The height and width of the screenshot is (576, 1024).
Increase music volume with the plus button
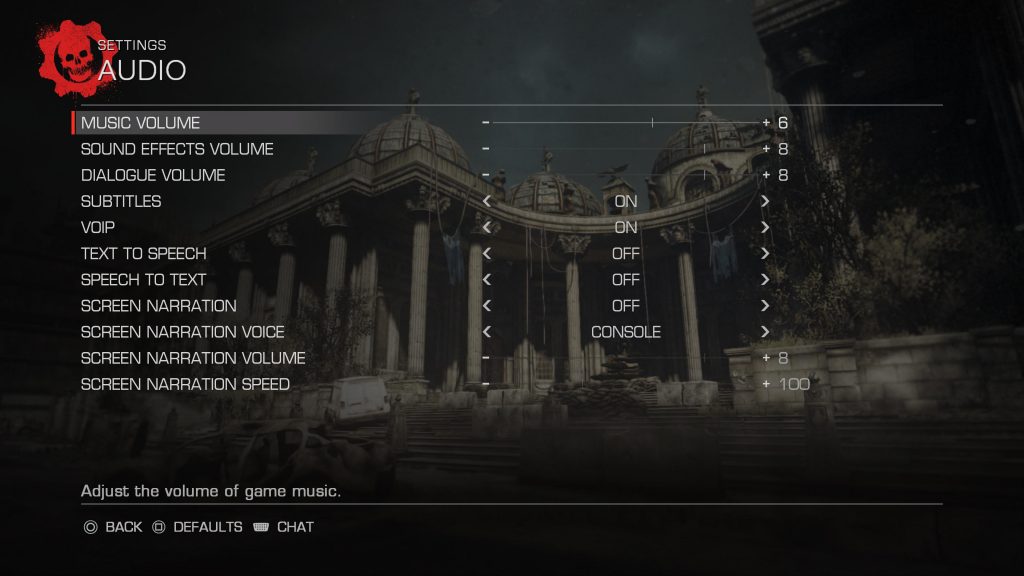click(x=767, y=123)
